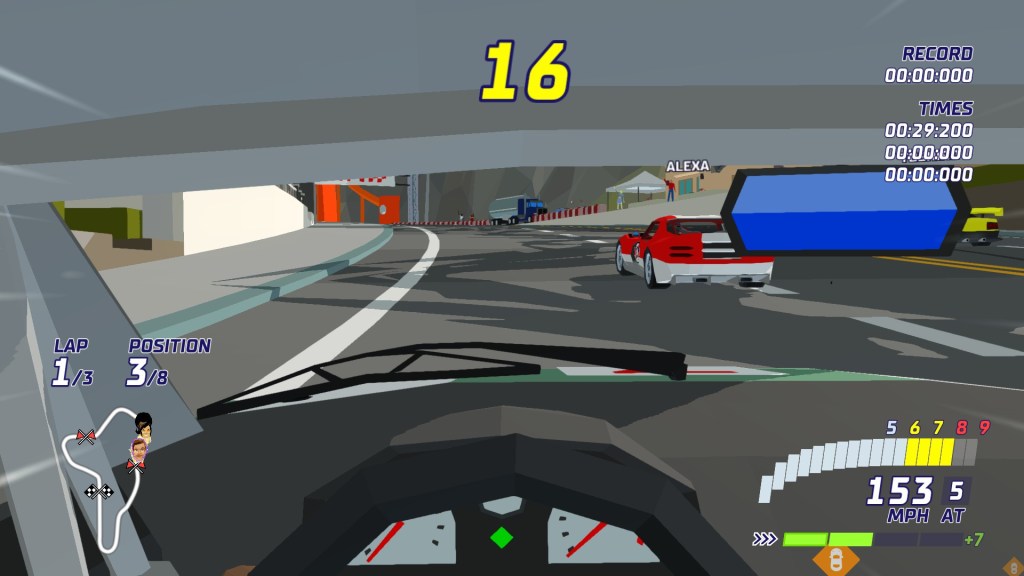1024x576 pixels.
Task: Select the checkered start/finish flag on the minimap
Action: [99, 490]
